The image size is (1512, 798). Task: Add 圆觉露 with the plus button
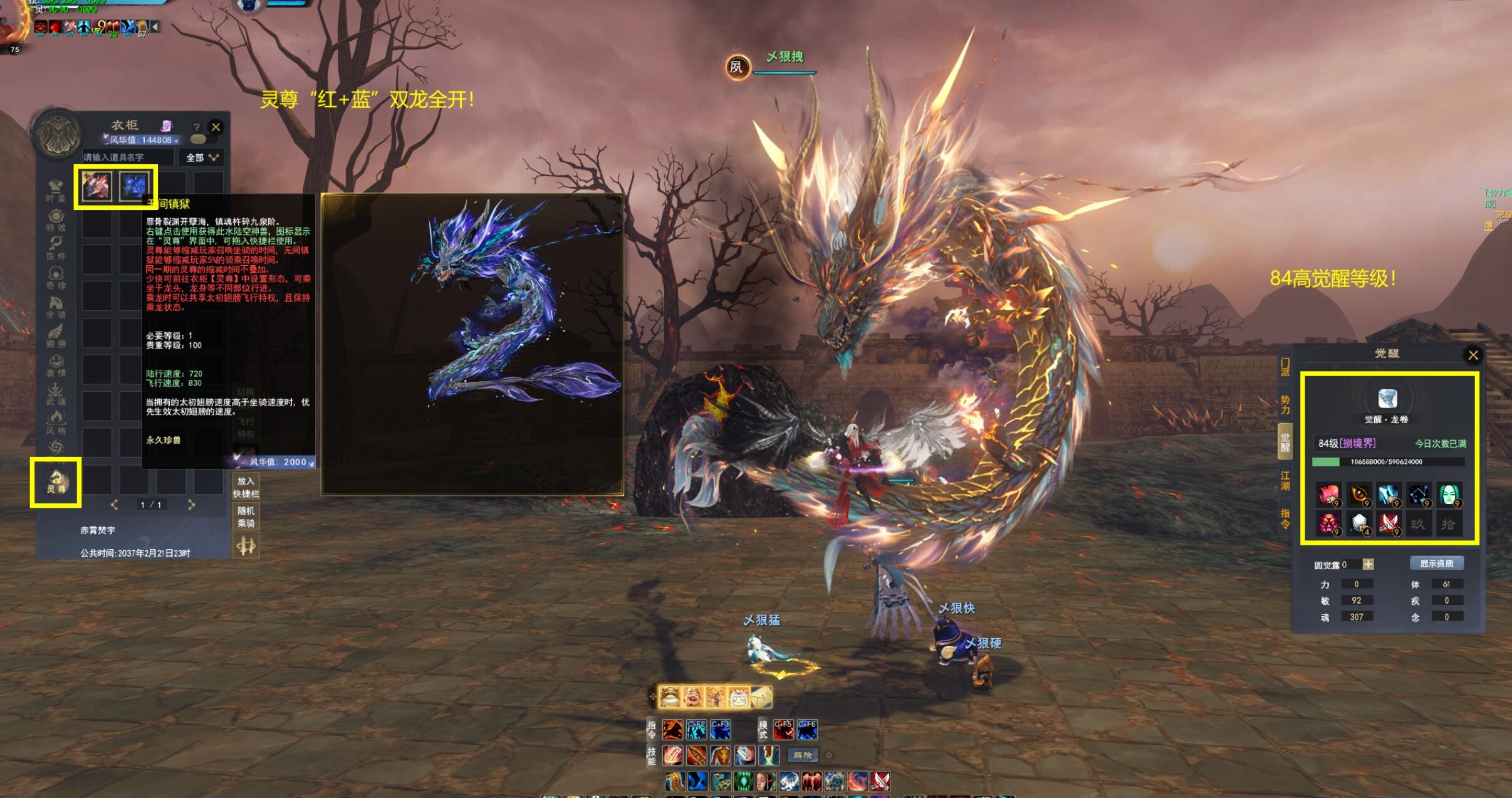pyautogui.click(x=1369, y=565)
